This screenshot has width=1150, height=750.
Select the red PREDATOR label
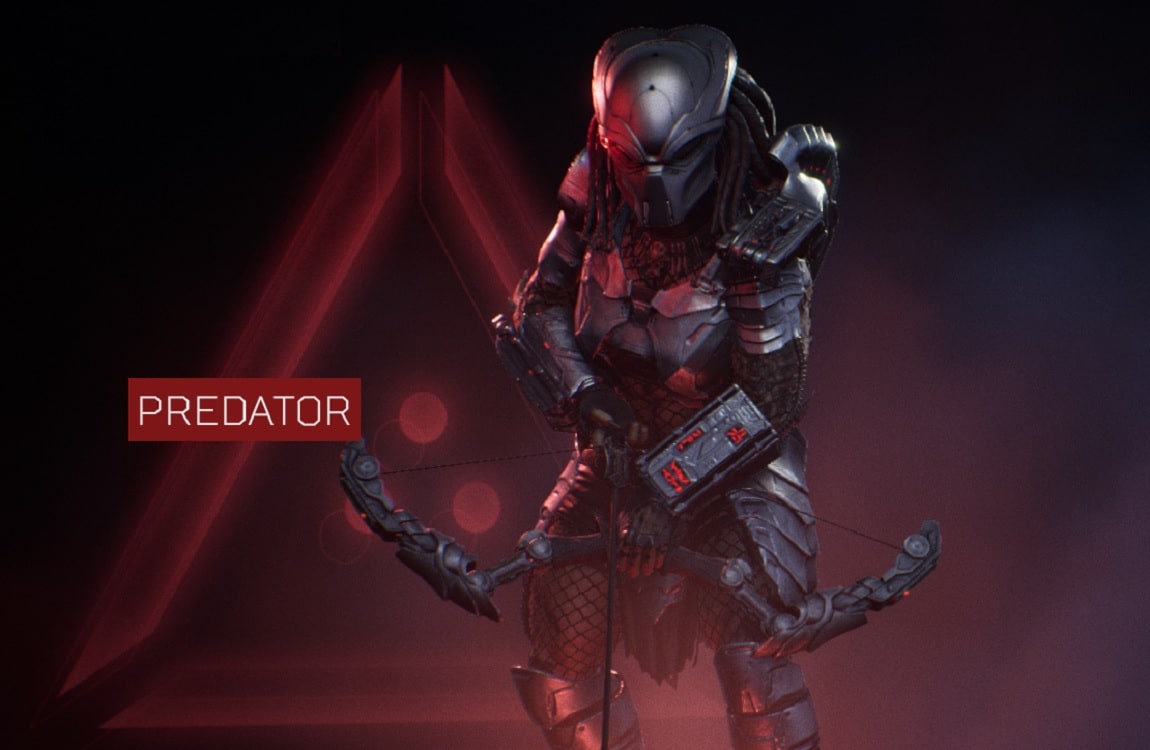coord(244,409)
